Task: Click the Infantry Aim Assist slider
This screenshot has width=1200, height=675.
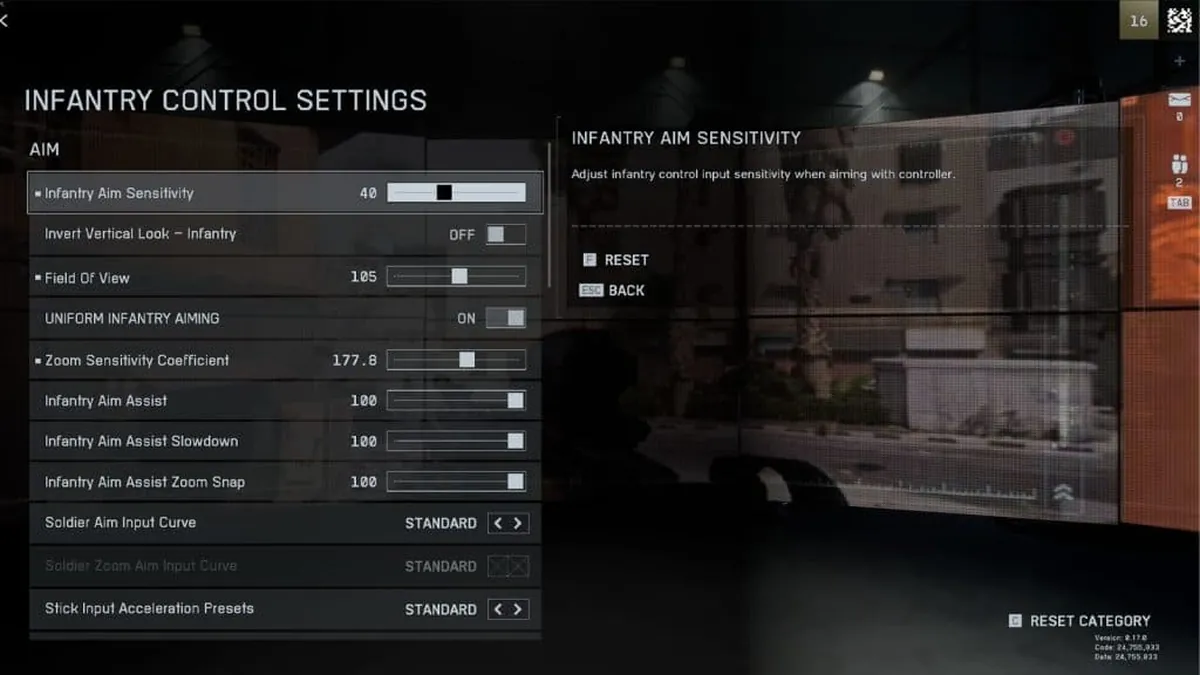Action: [456, 401]
